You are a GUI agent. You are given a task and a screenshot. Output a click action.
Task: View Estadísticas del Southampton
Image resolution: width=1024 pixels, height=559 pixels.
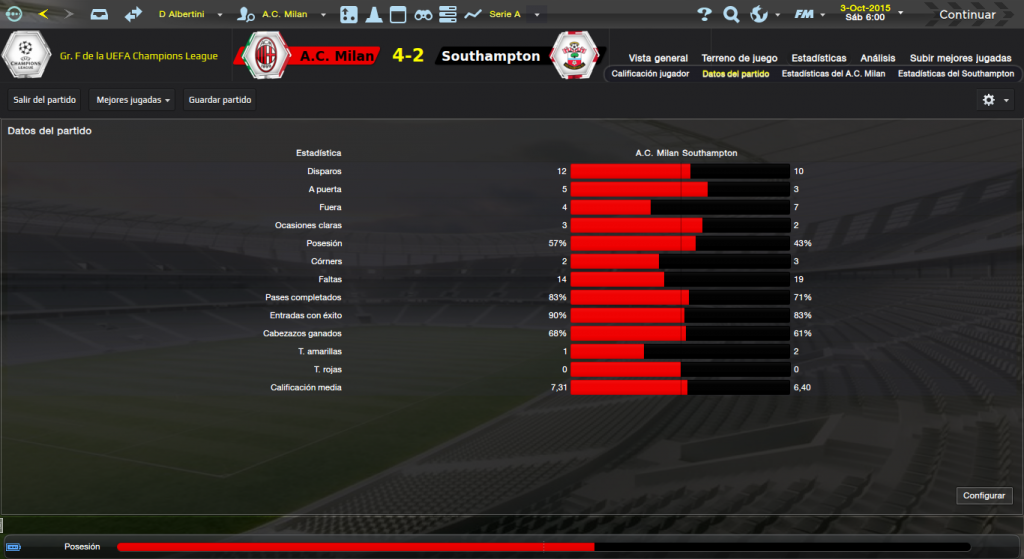click(x=955, y=74)
